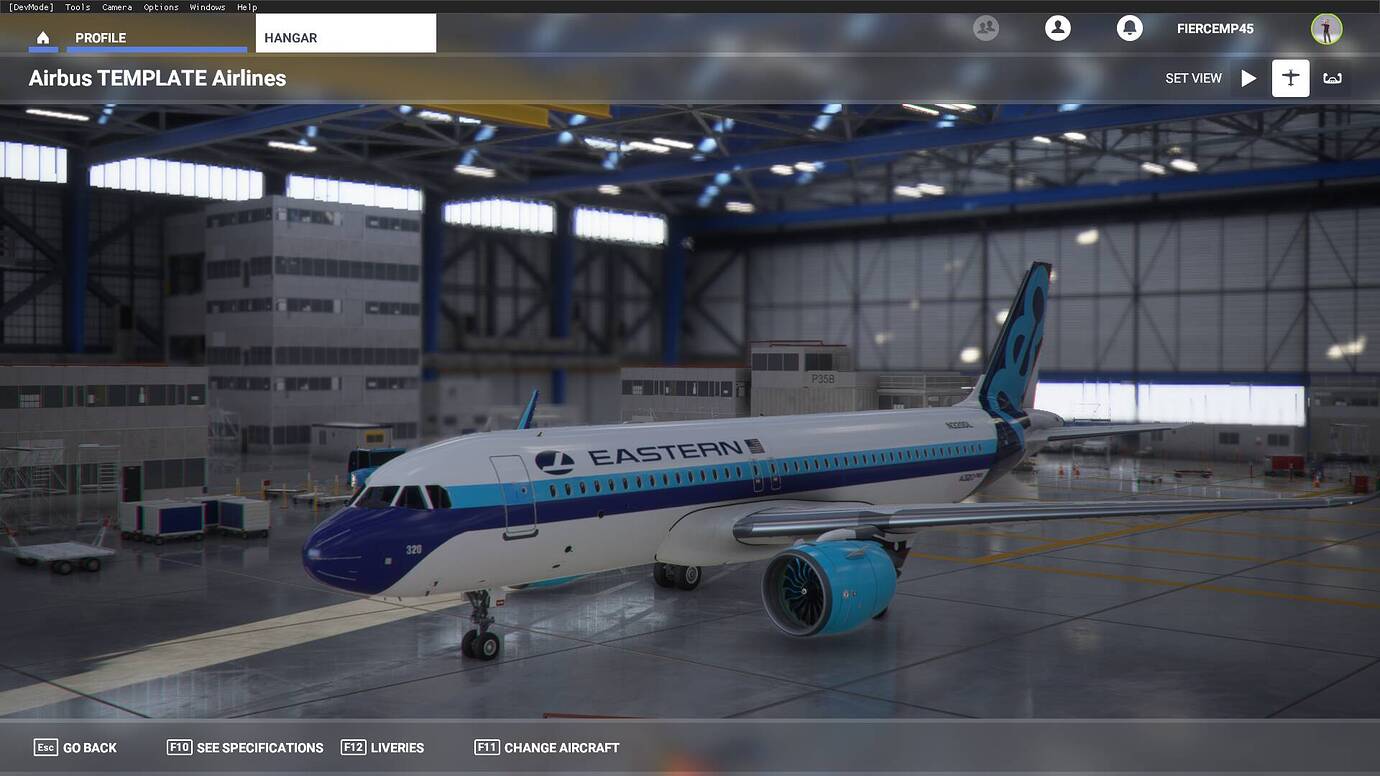
Task: Switch to the PROFILE tab
Action: [x=100, y=37]
